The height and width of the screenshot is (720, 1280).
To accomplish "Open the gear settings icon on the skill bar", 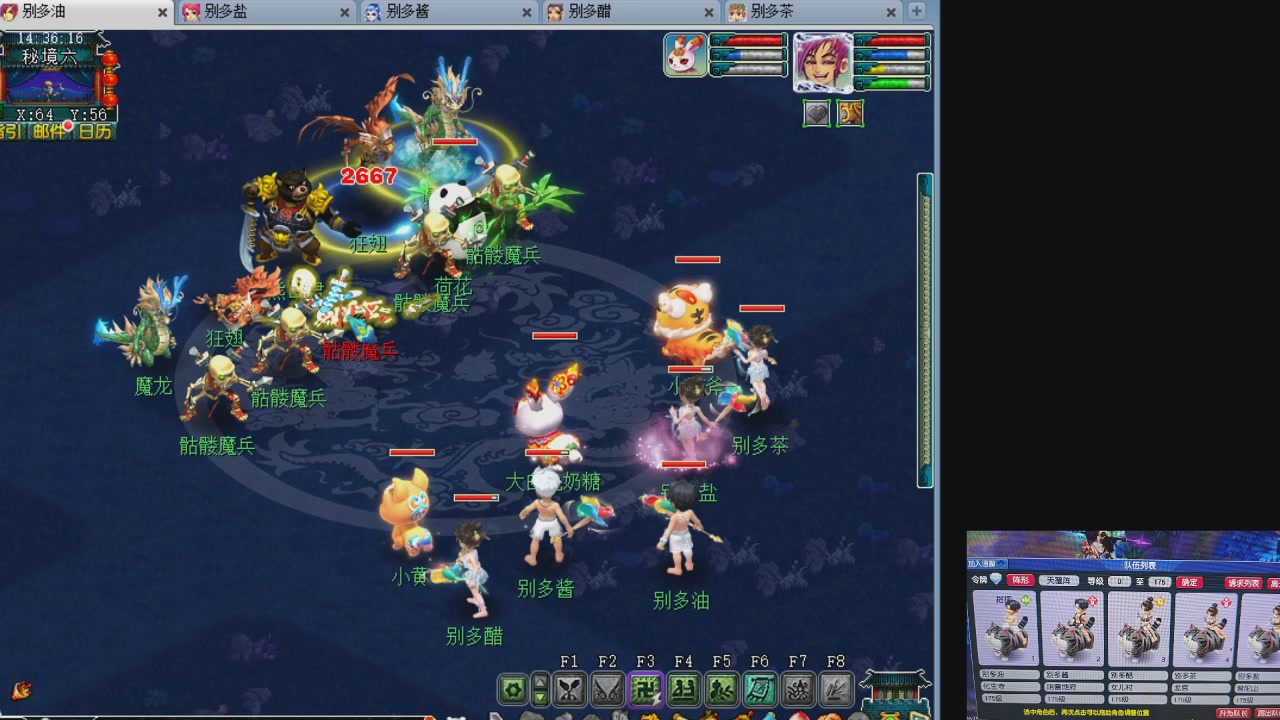I will pos(513,688).
